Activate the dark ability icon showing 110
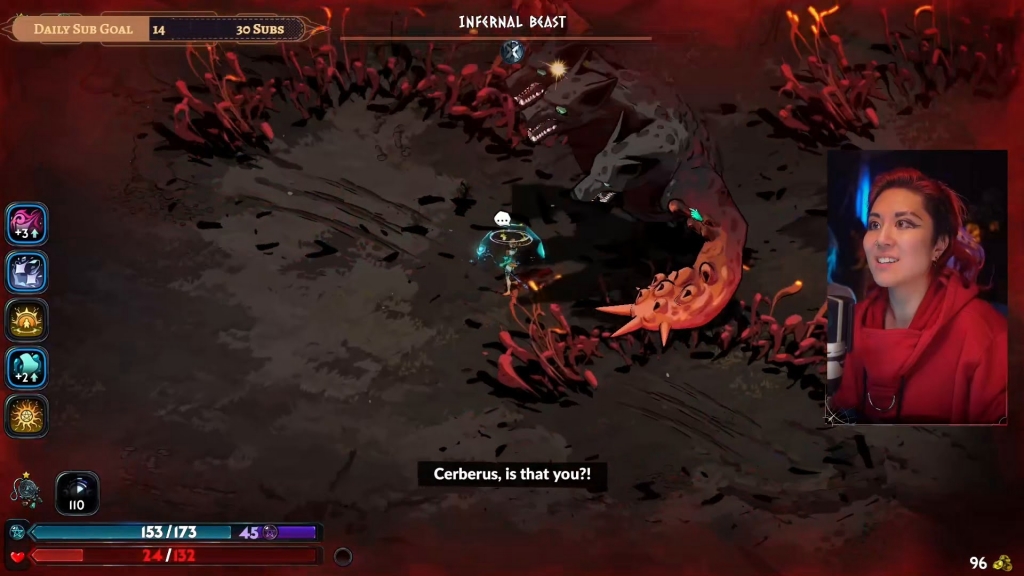The image size is (1024, 576). (x=77, y=493)
